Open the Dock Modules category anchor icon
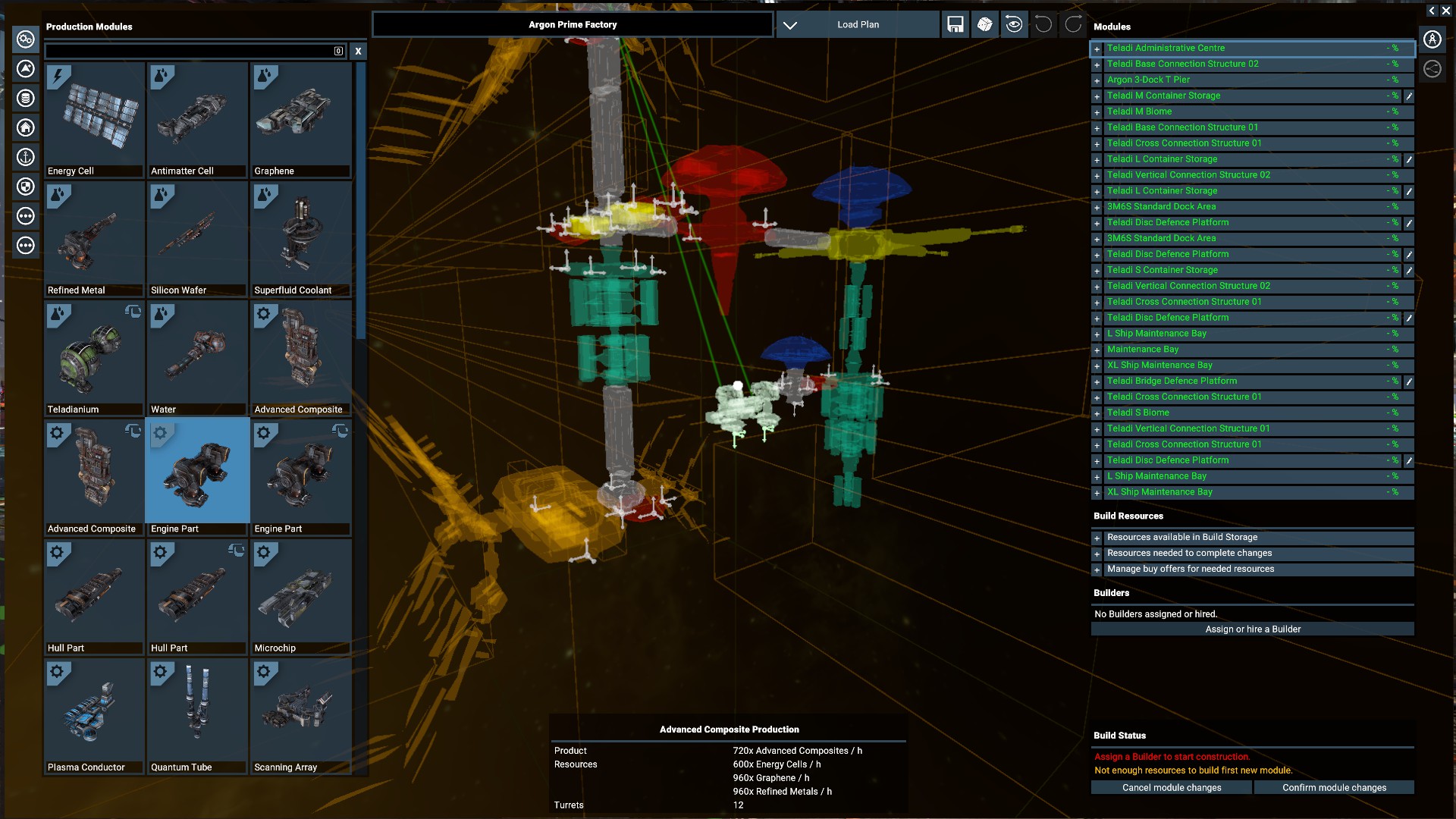 [x=26, y=157]
